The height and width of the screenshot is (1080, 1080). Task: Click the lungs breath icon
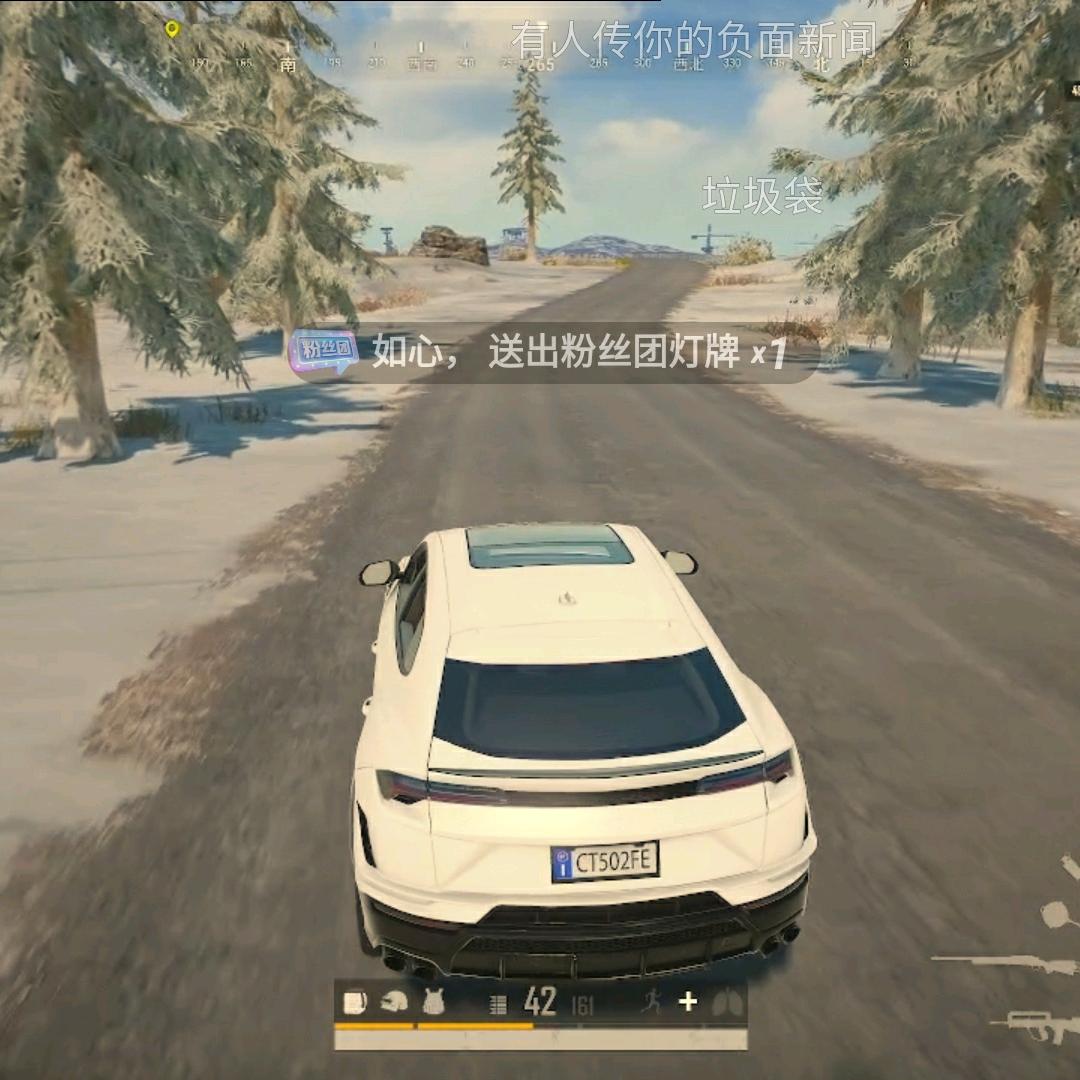[727, 1003]
